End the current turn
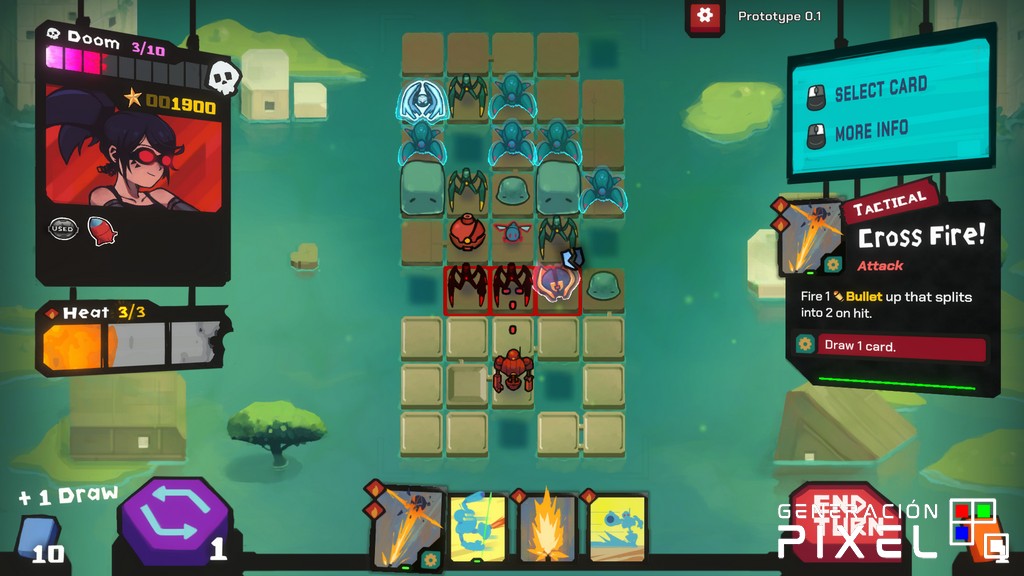 point(837,517)
